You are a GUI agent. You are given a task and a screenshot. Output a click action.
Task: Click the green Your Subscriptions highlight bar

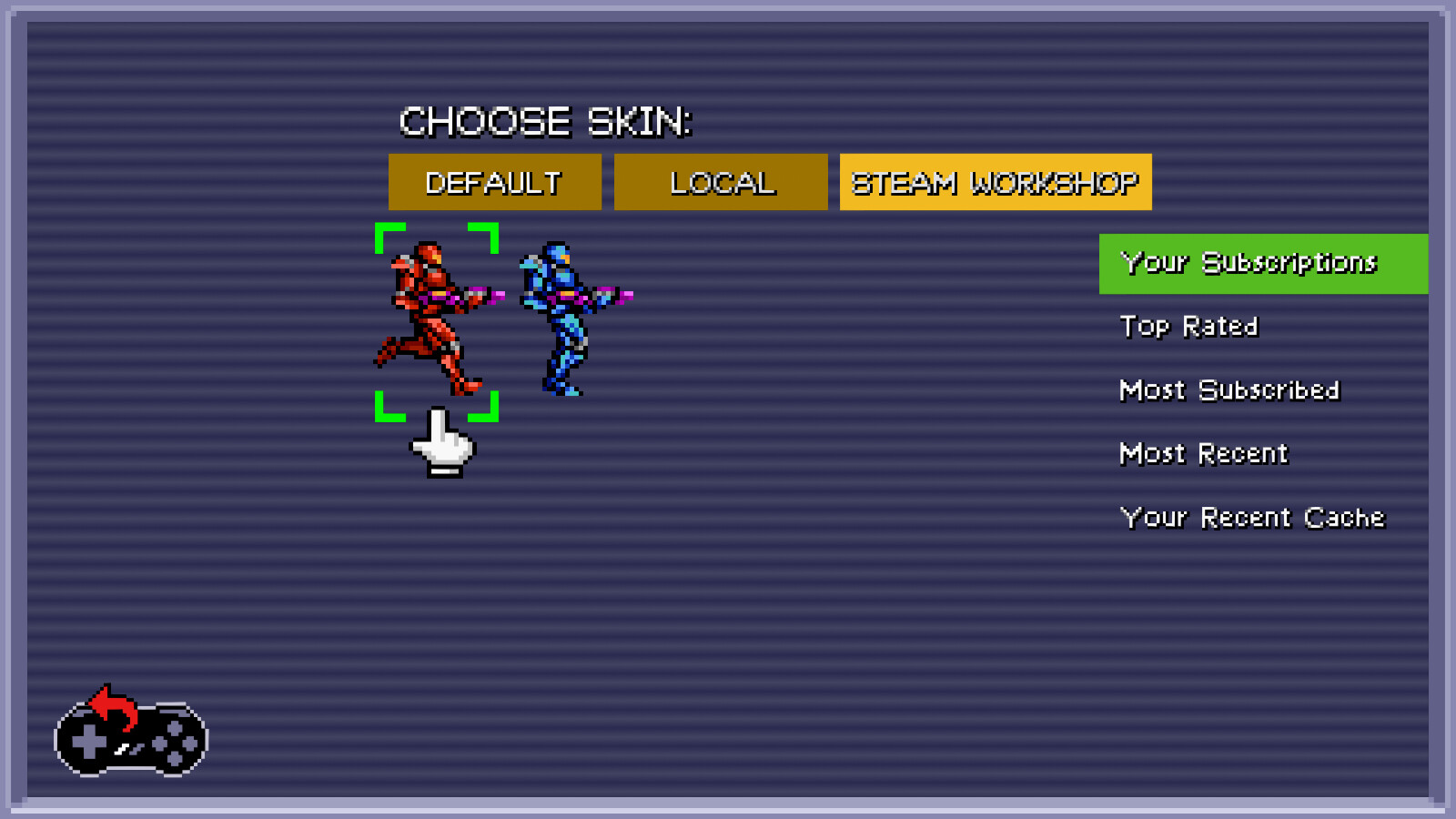click(x=1262, y=263)
